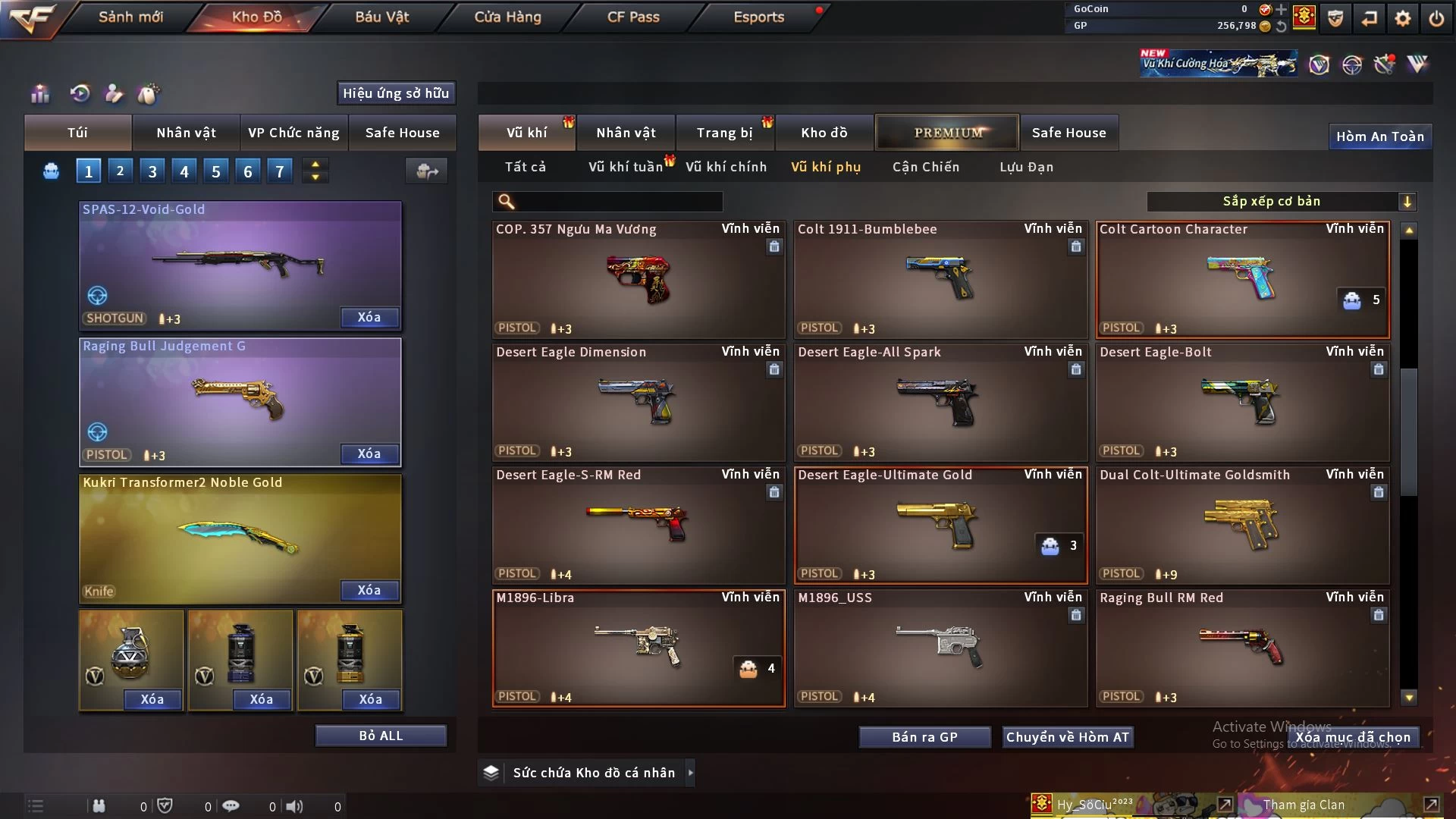Click Chuyển về Hòm AT button
The width and height of the screenshot is (1456, 819).
[x=1067, y=737]
